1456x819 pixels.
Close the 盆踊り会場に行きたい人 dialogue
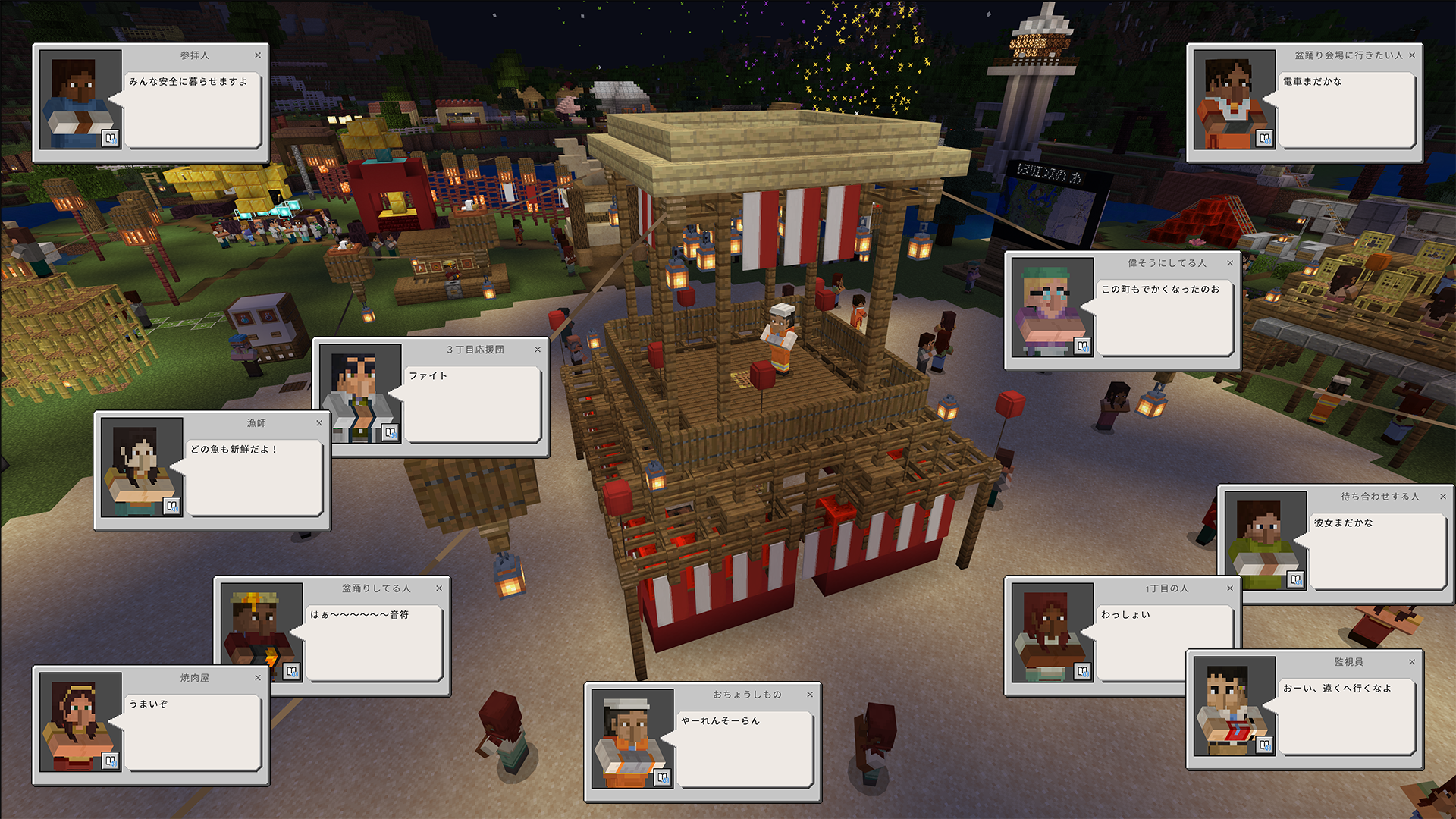(x=1412, y=55)
